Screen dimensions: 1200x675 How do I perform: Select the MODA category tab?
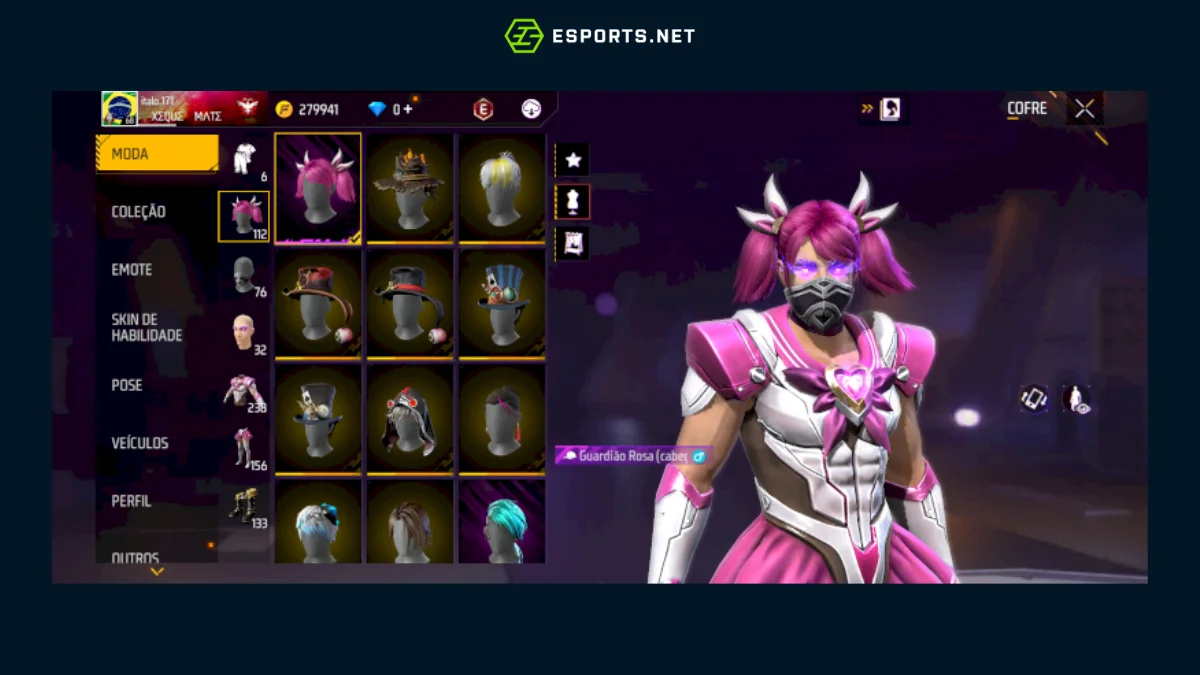point(157,154)
